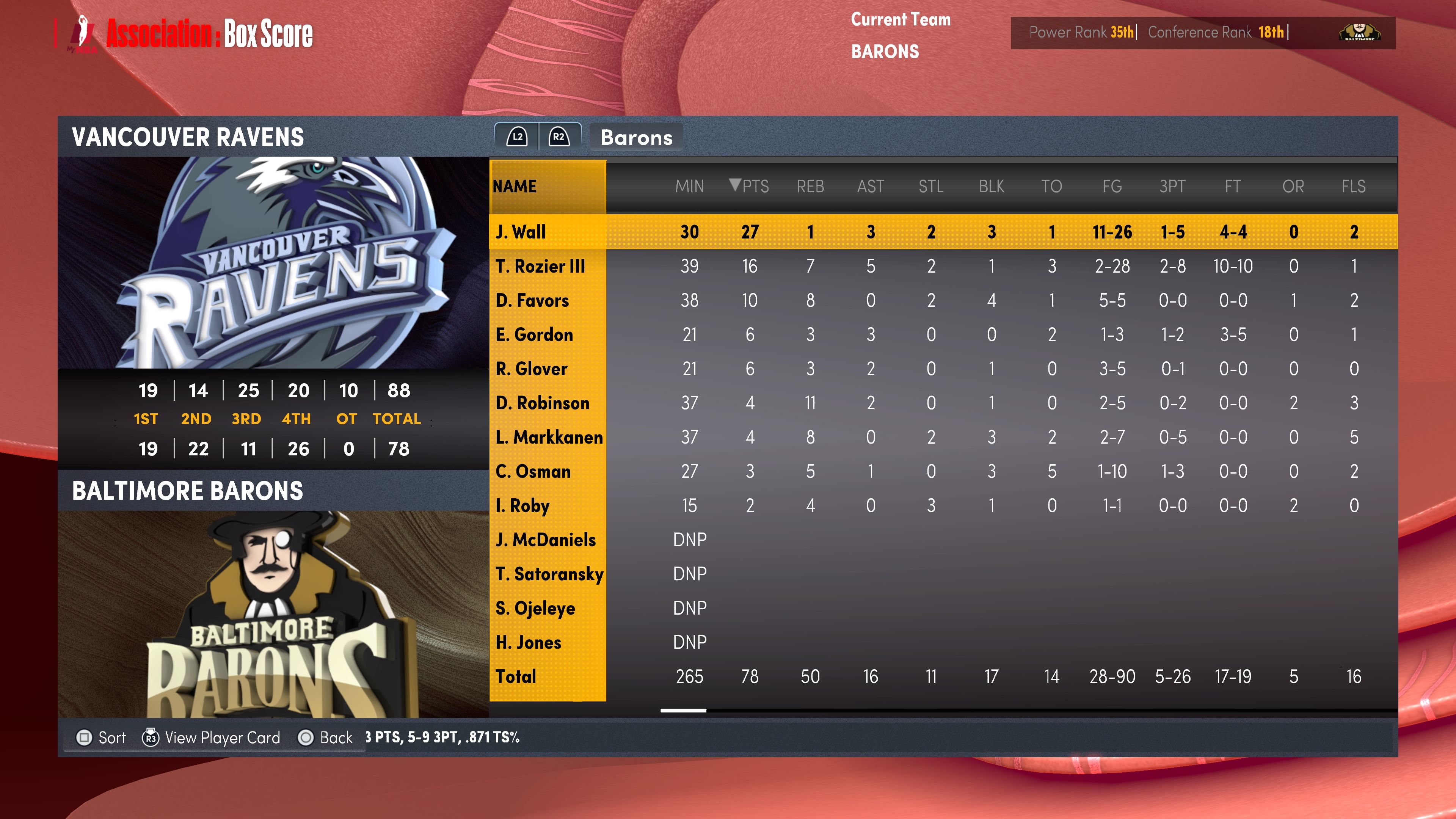The height and width of the screenshot is (819, 1456).
Task: Sort by the MIN column header
Action: 689,186
